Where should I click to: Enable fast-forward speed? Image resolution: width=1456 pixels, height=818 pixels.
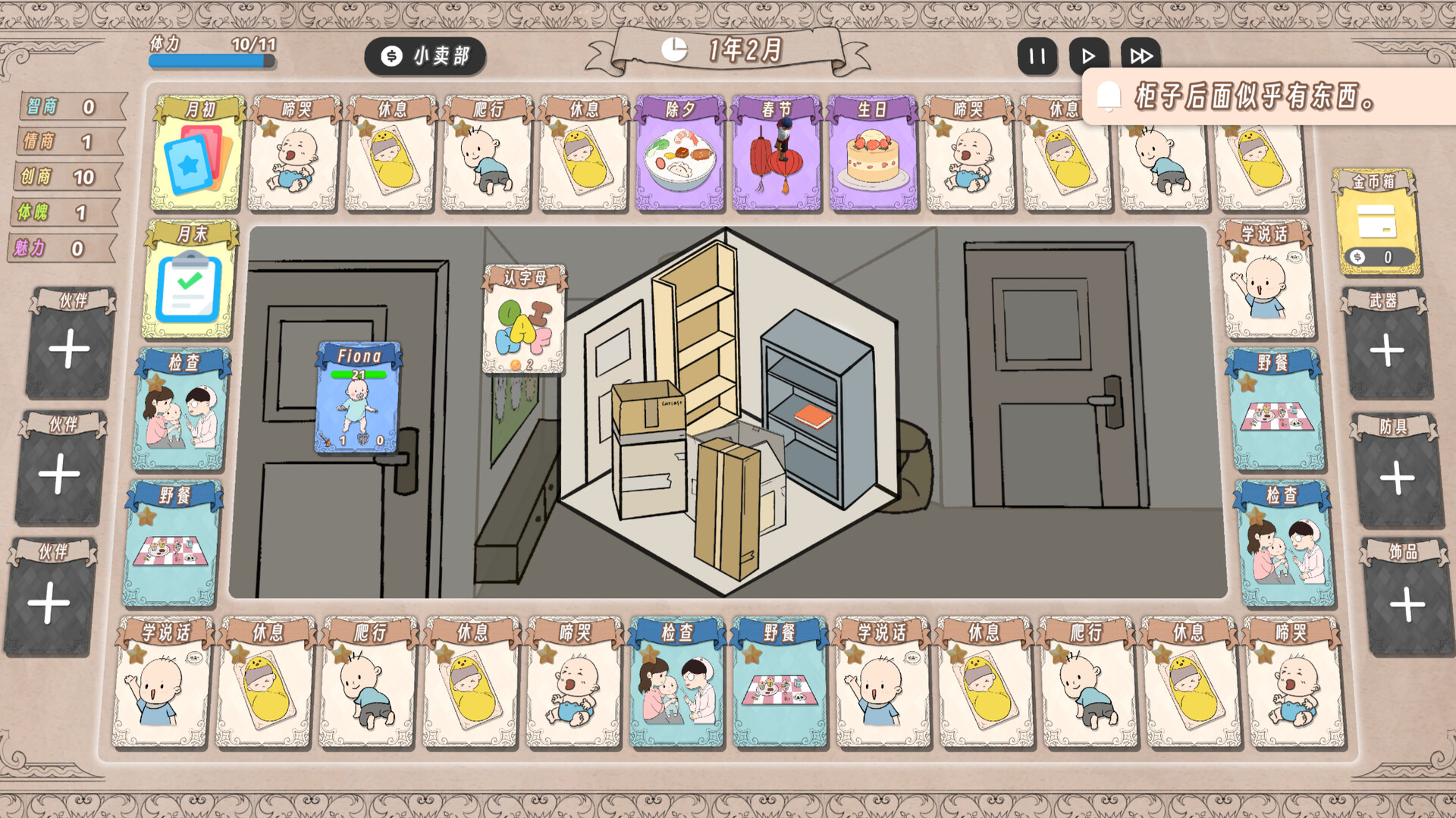(1140, 55)
